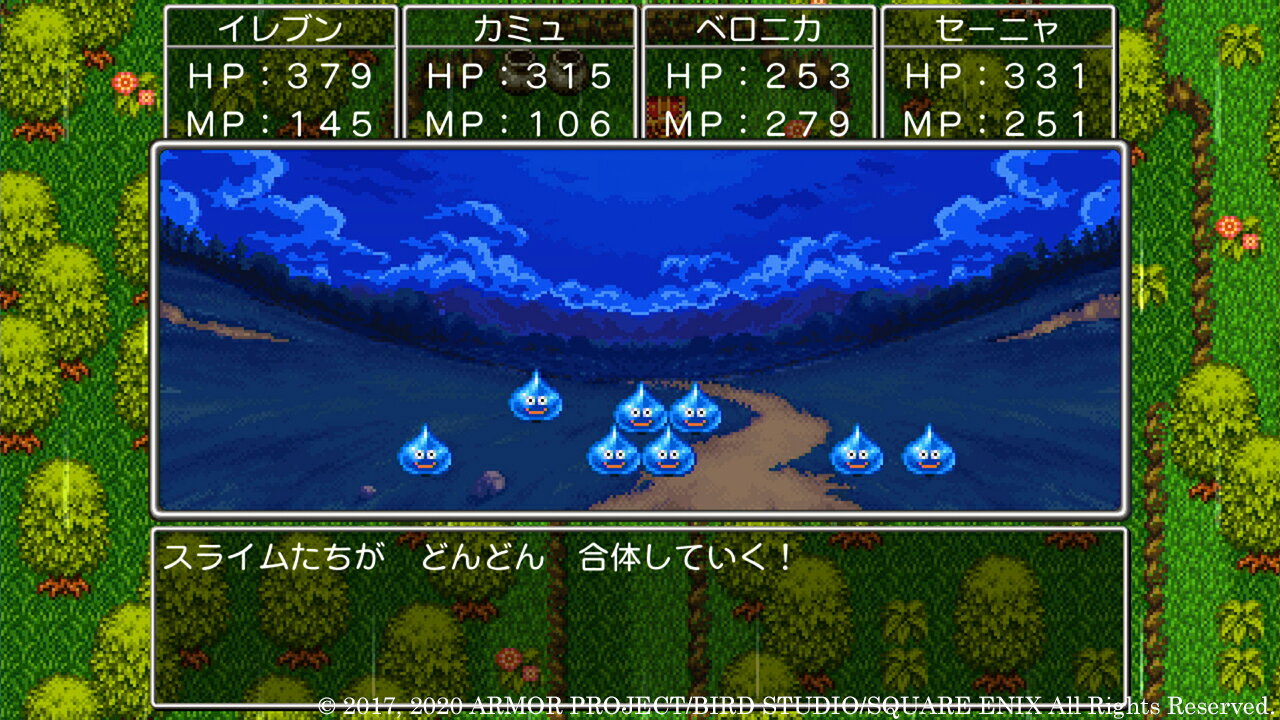
Task: Select the leftmost slime enemy
Action: (425, 457)
